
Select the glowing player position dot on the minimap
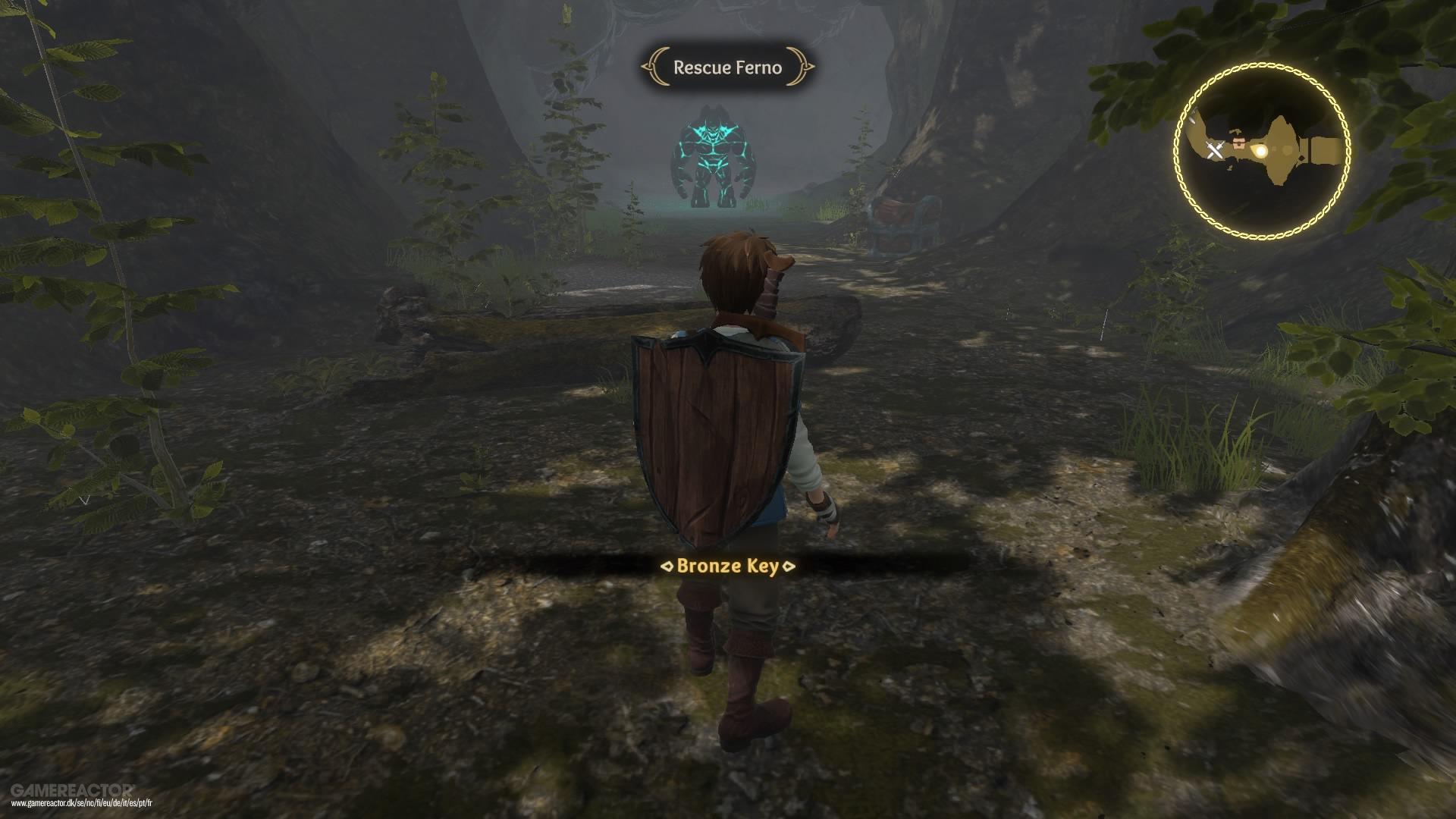click(x=1261, y=151)
